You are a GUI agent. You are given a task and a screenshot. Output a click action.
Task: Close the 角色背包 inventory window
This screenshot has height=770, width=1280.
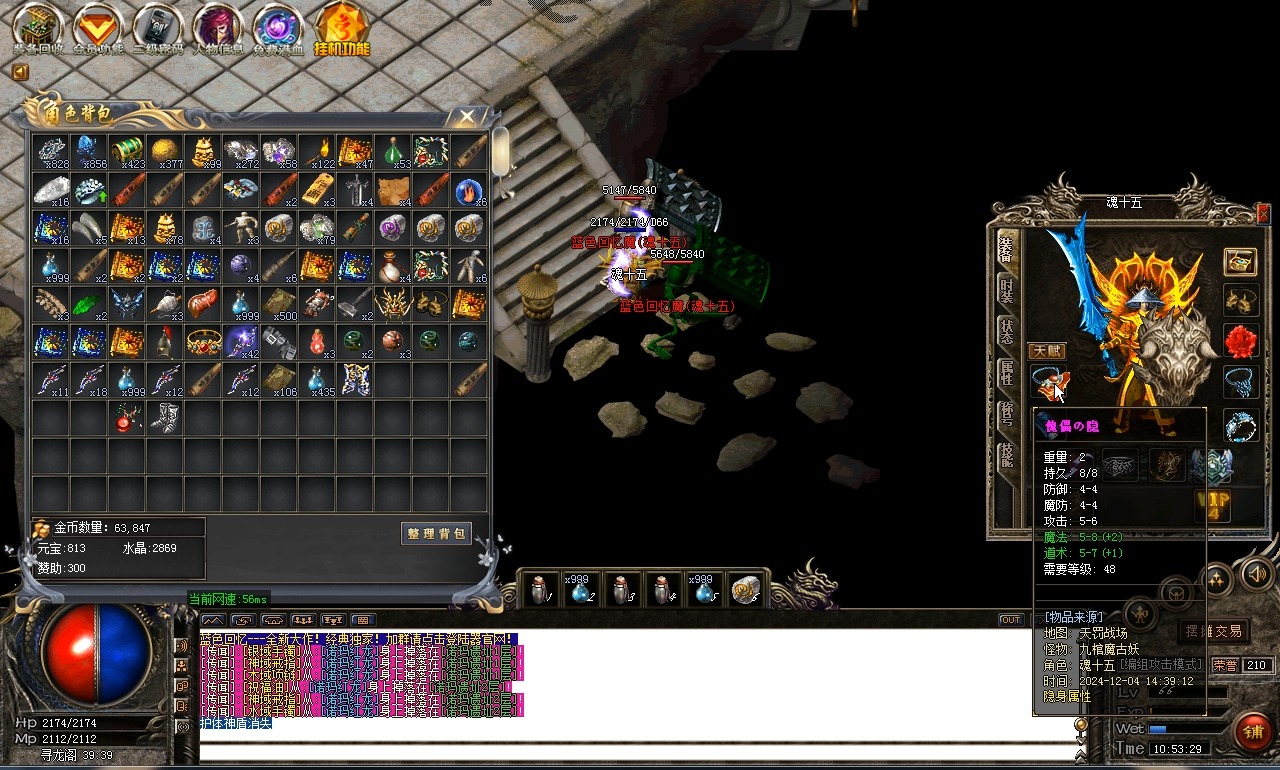click(x=467, y=117)
